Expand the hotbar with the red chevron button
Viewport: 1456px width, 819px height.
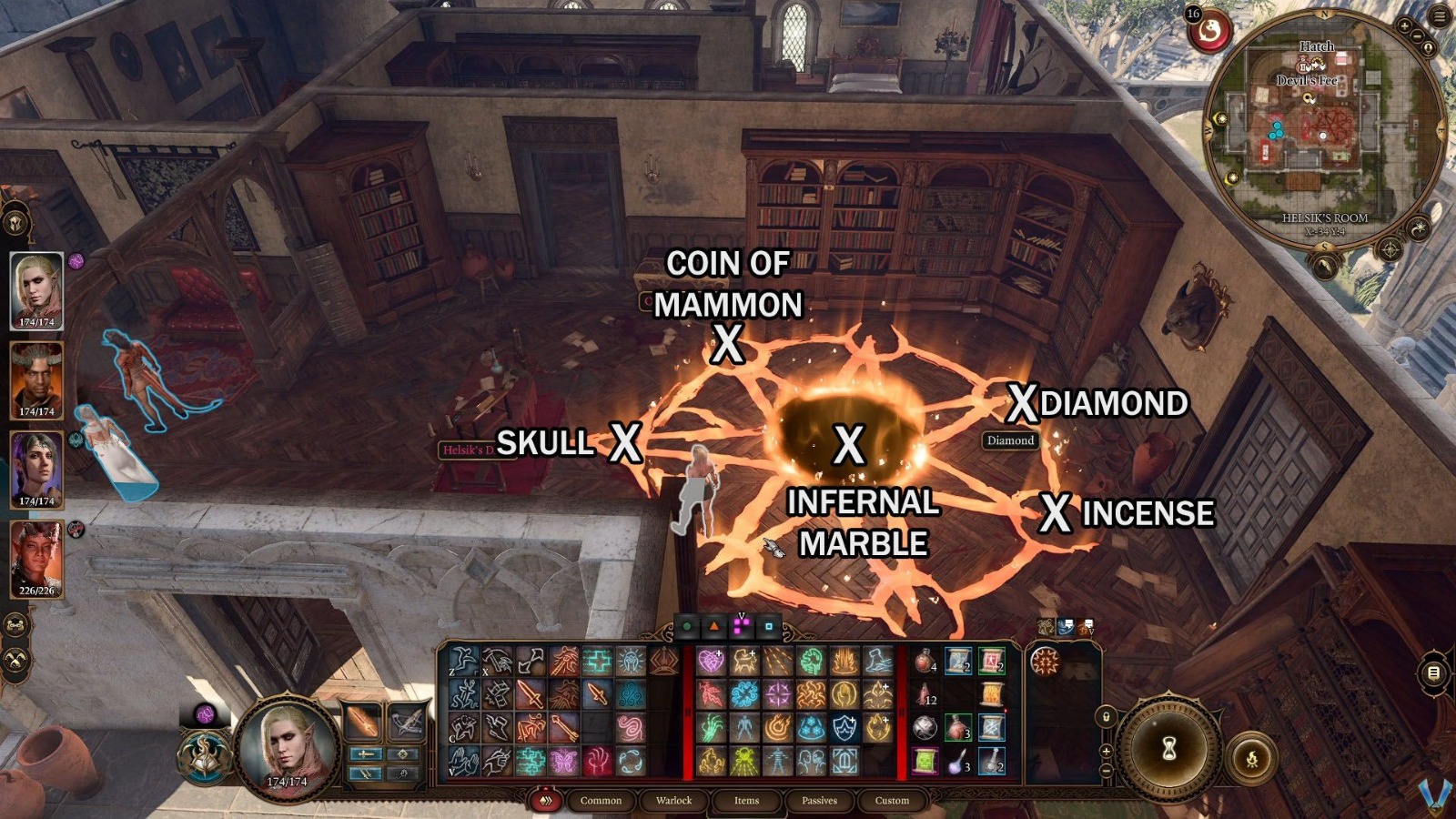click(x=546, y=800)
